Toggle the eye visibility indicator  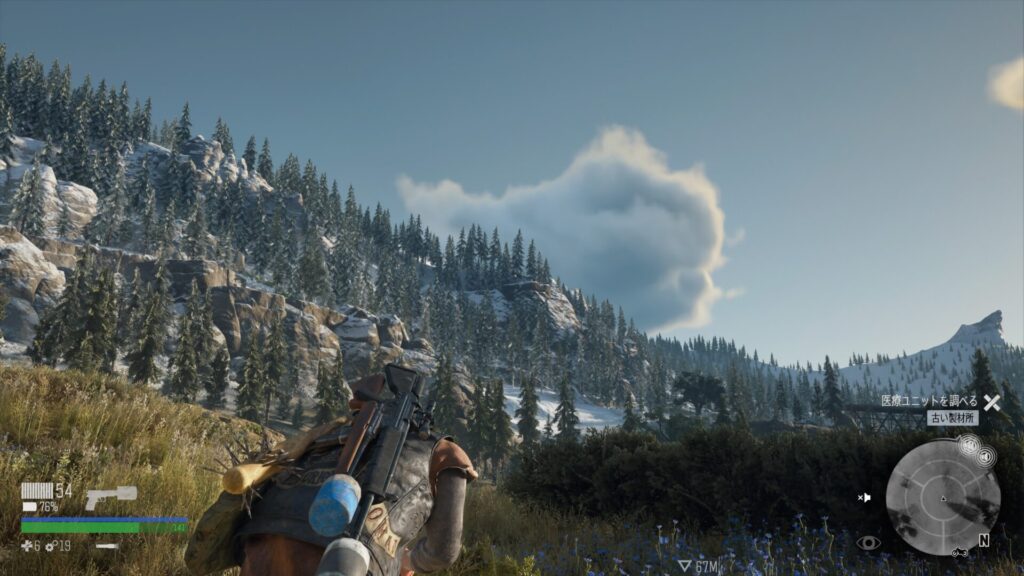(x=868, y=543)
